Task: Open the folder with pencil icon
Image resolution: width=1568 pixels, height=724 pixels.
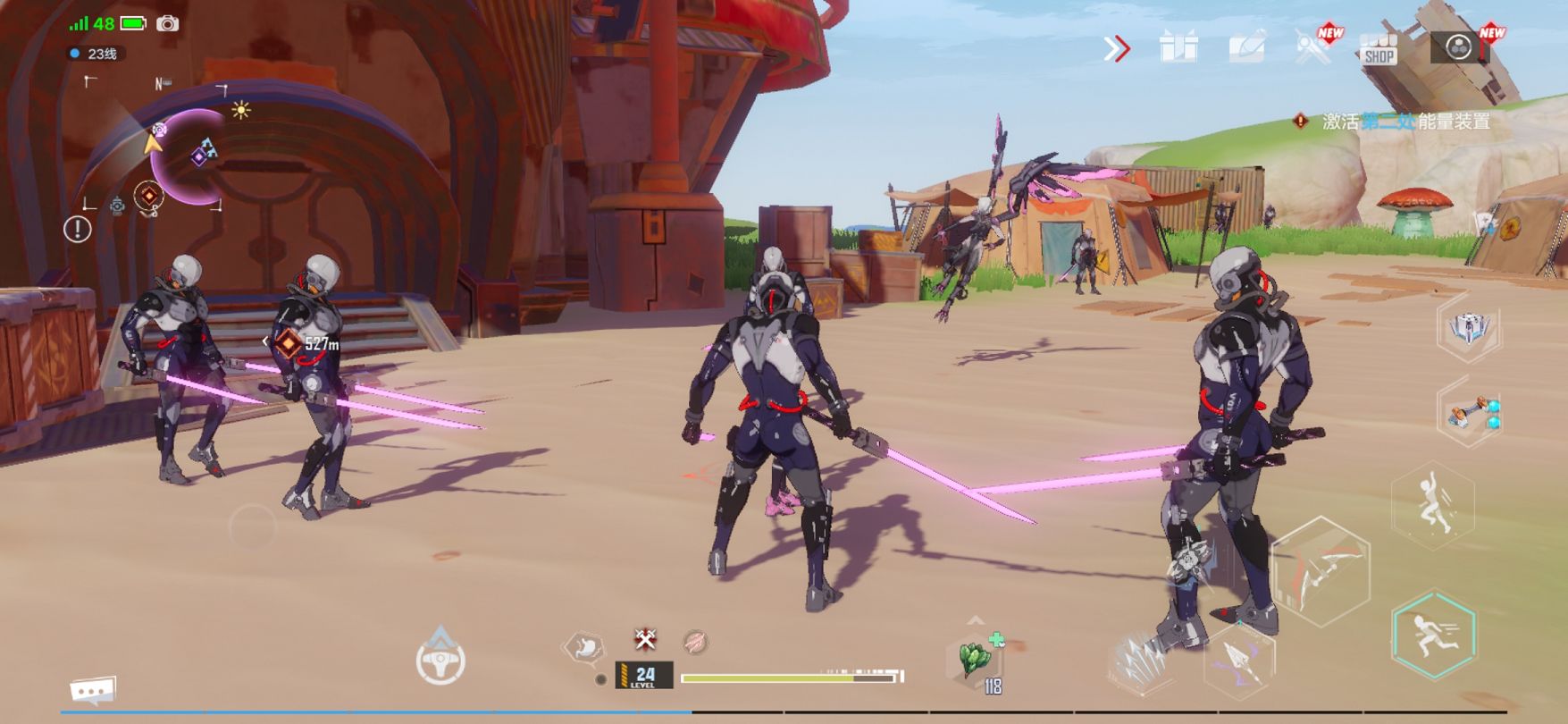Action: coord(1247,47)
